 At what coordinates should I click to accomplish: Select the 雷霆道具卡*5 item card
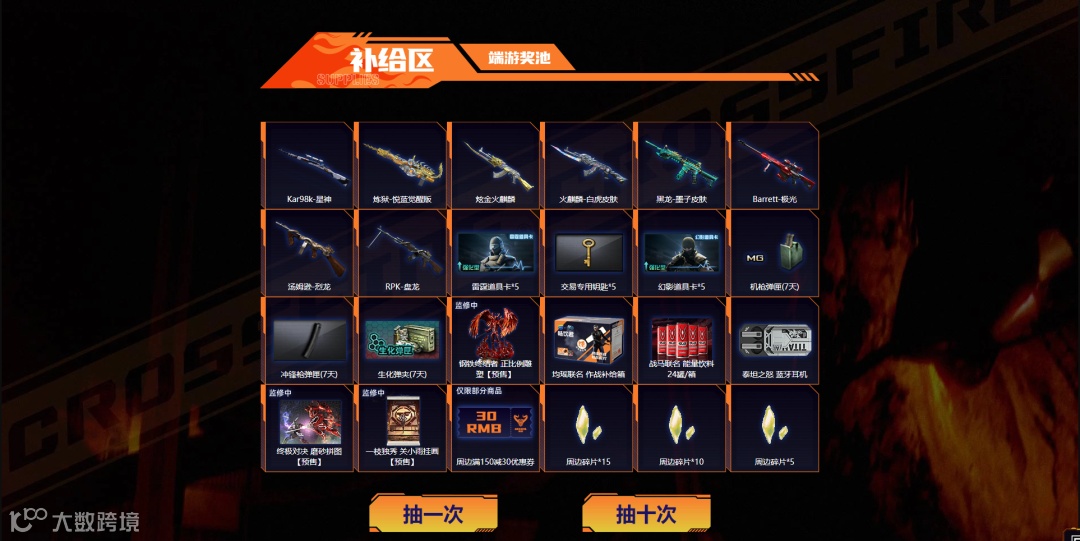tap(494, 253)
